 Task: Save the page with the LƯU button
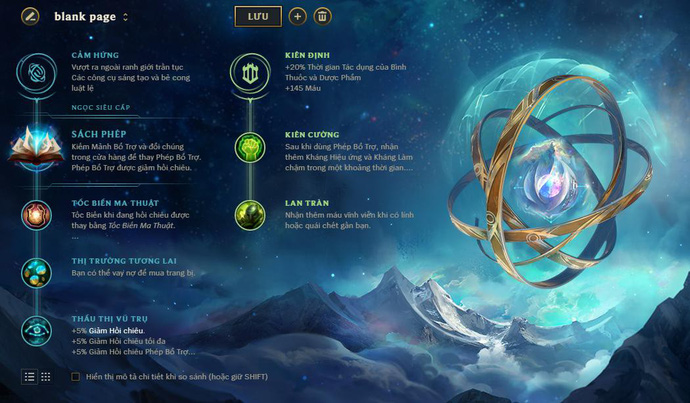[258, 16]
